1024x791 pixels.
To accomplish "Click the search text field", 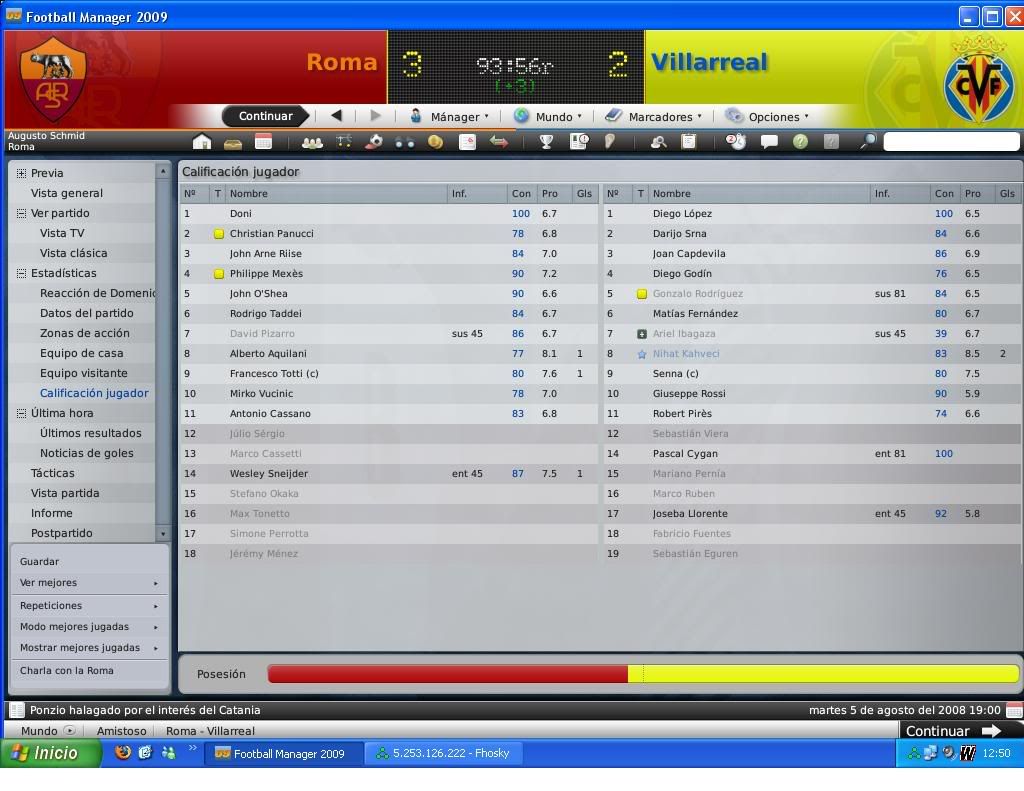I will point(950,142).
